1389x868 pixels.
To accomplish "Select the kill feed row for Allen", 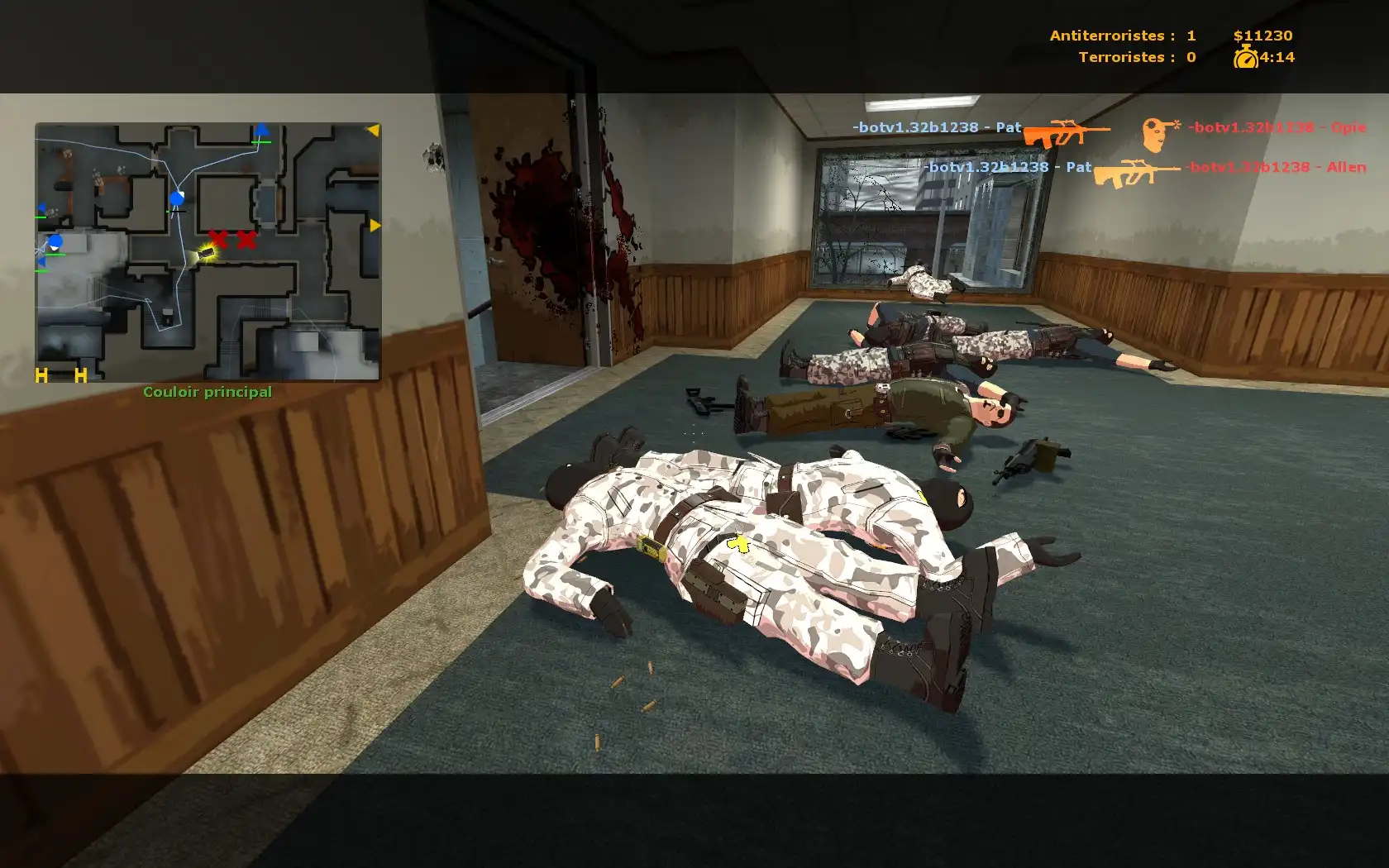I will 1143,168.
